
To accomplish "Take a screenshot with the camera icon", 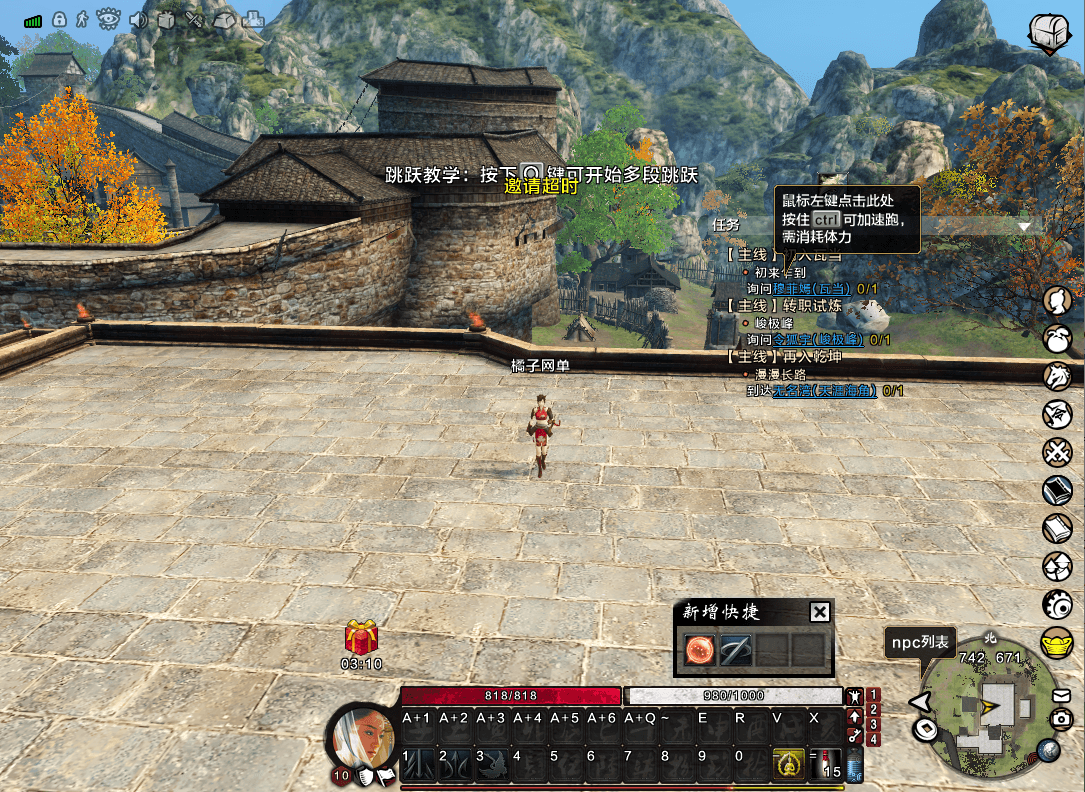I will tap(1061, 718).
